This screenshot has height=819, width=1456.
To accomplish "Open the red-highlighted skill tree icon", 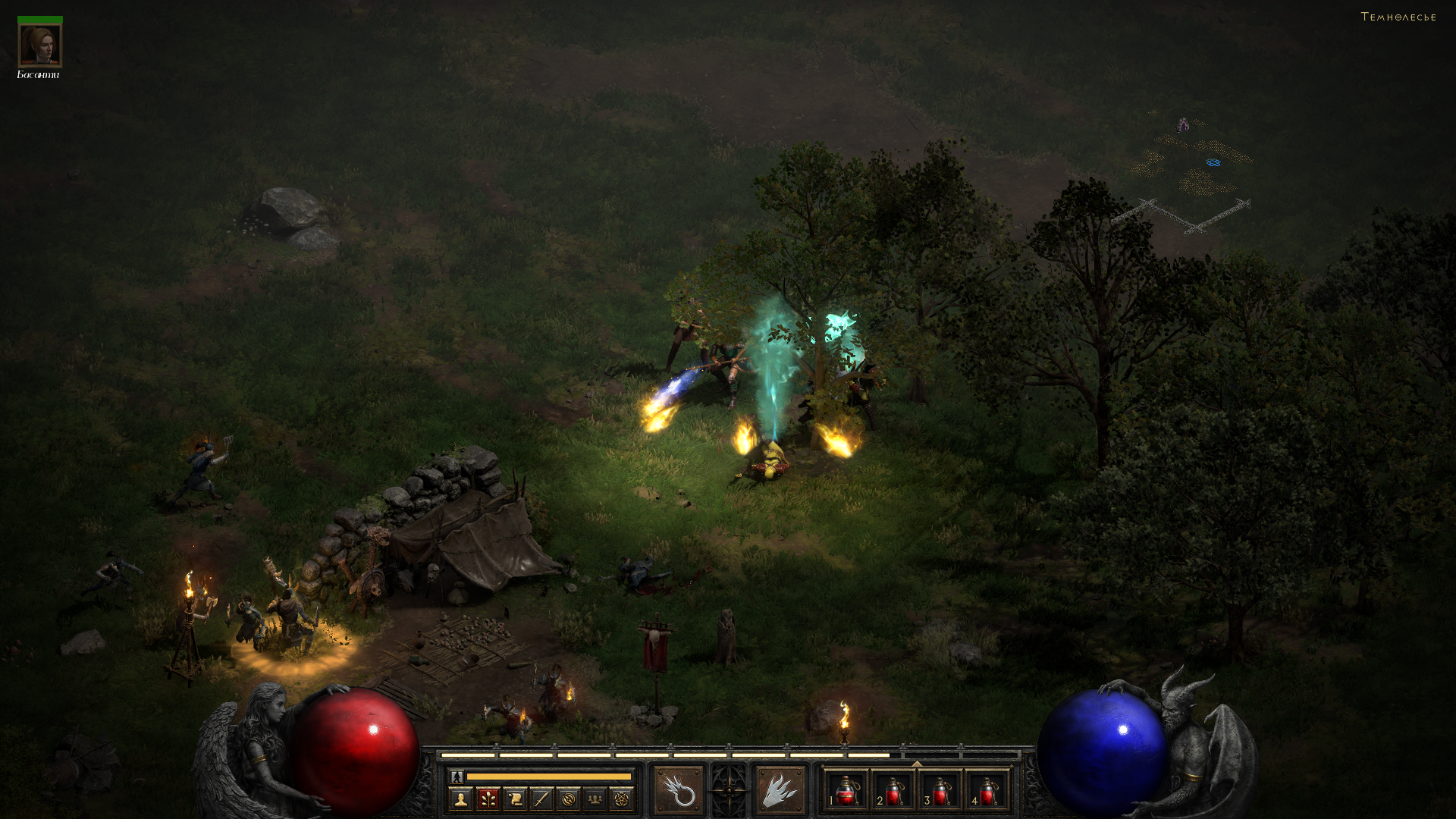I will pos(488,799).
